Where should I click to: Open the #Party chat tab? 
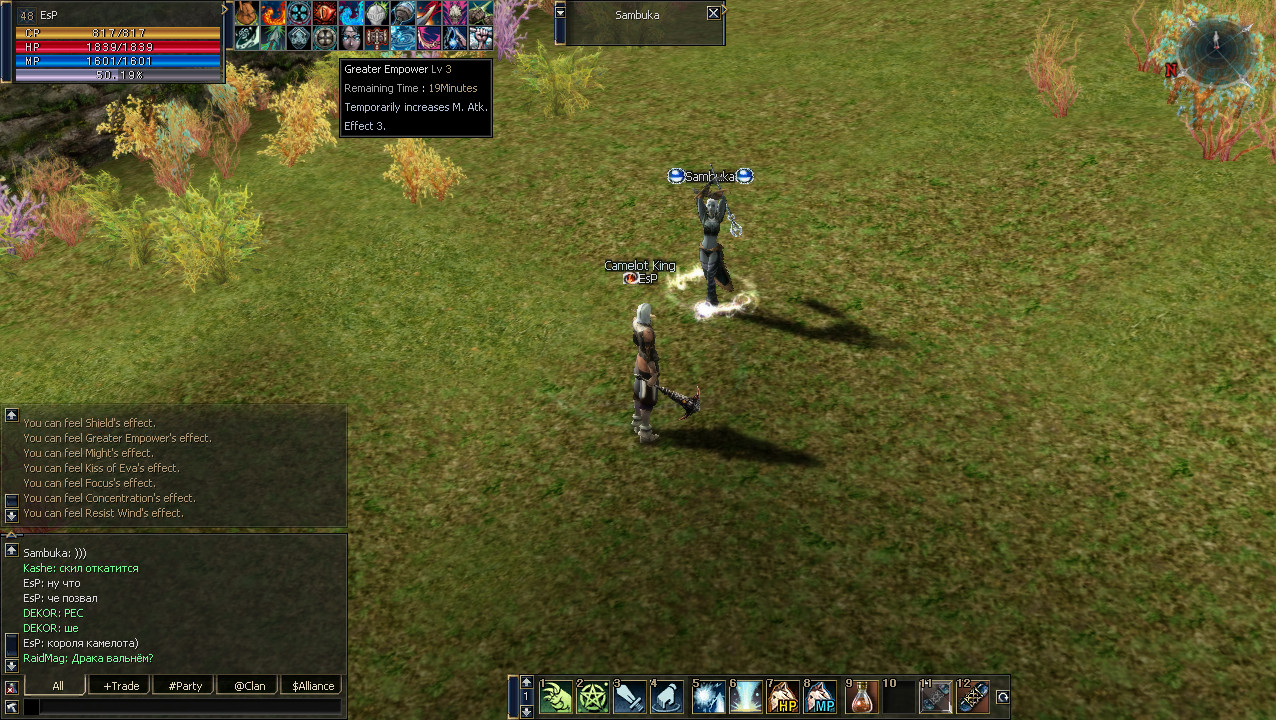(184, 686)
